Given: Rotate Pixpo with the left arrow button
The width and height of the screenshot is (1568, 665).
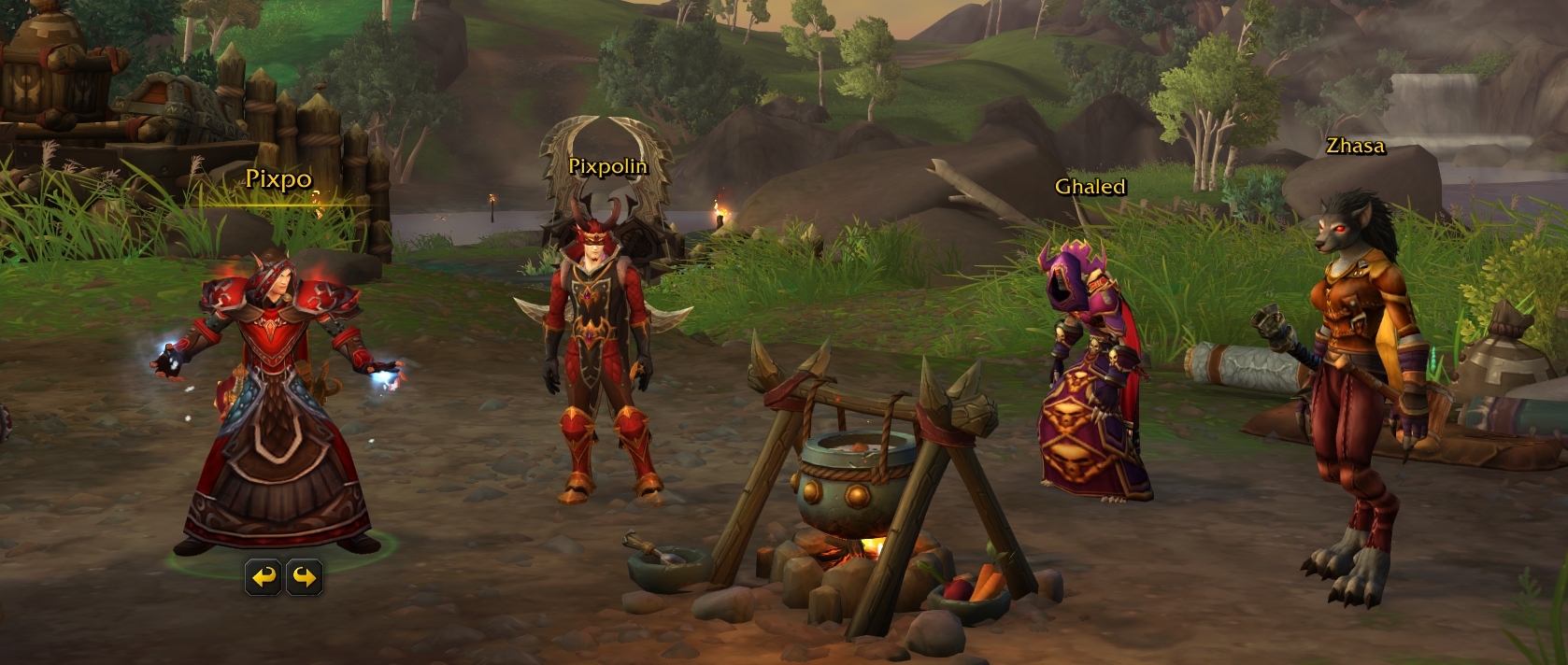Looking at the screenshot, I should click(x=264, y=578).
